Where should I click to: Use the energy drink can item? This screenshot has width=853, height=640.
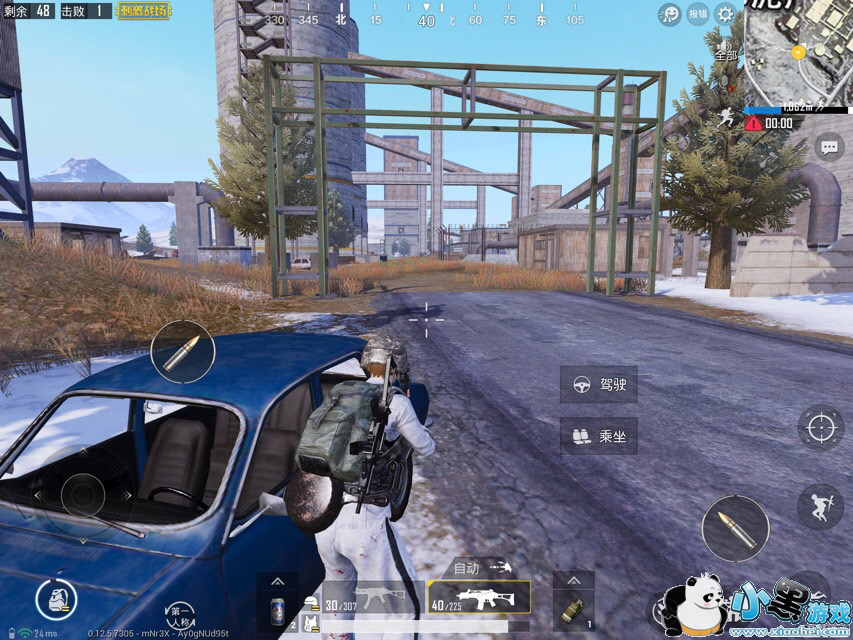277,609
